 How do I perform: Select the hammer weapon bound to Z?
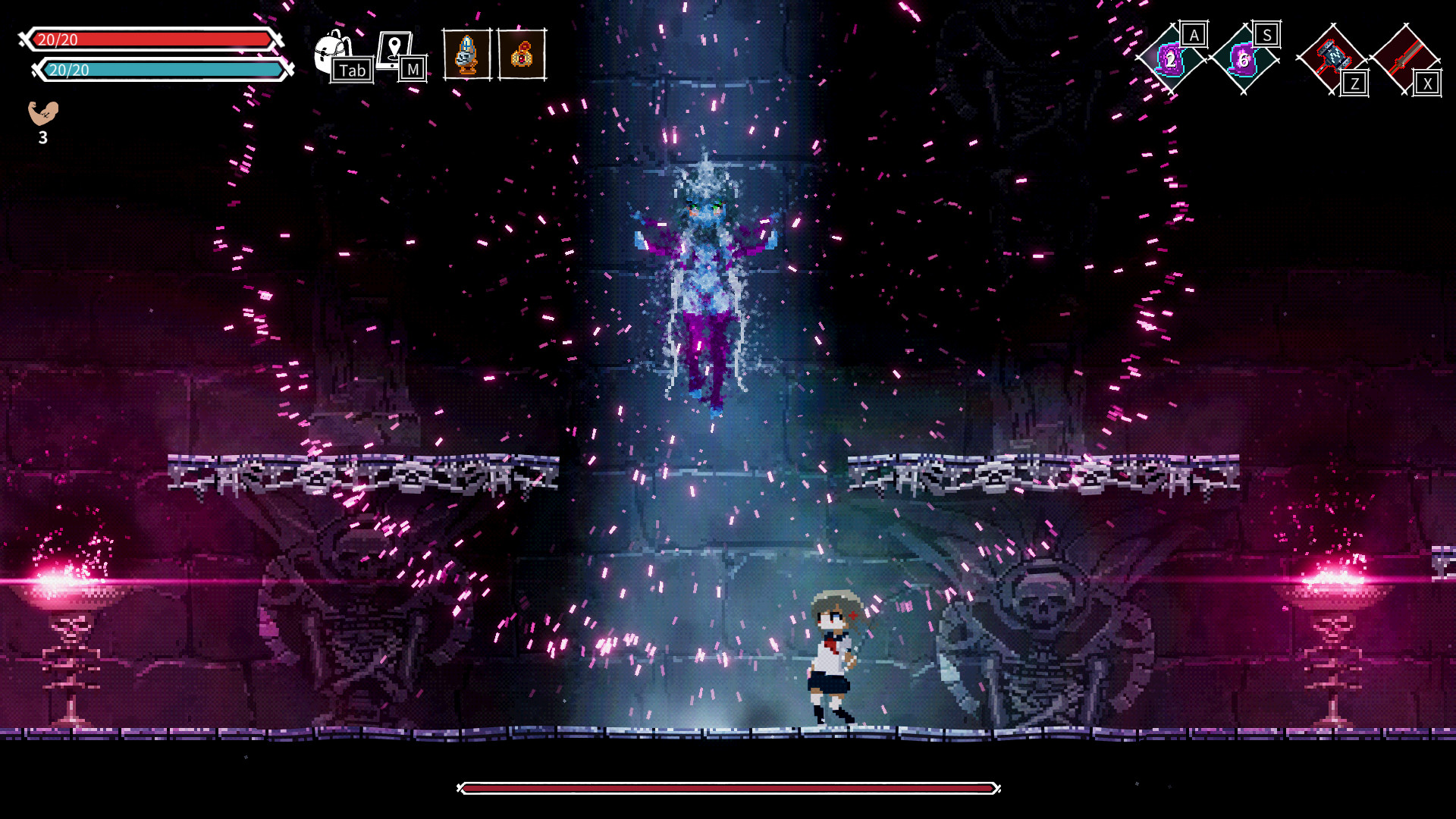click(x=1331, y=57)
